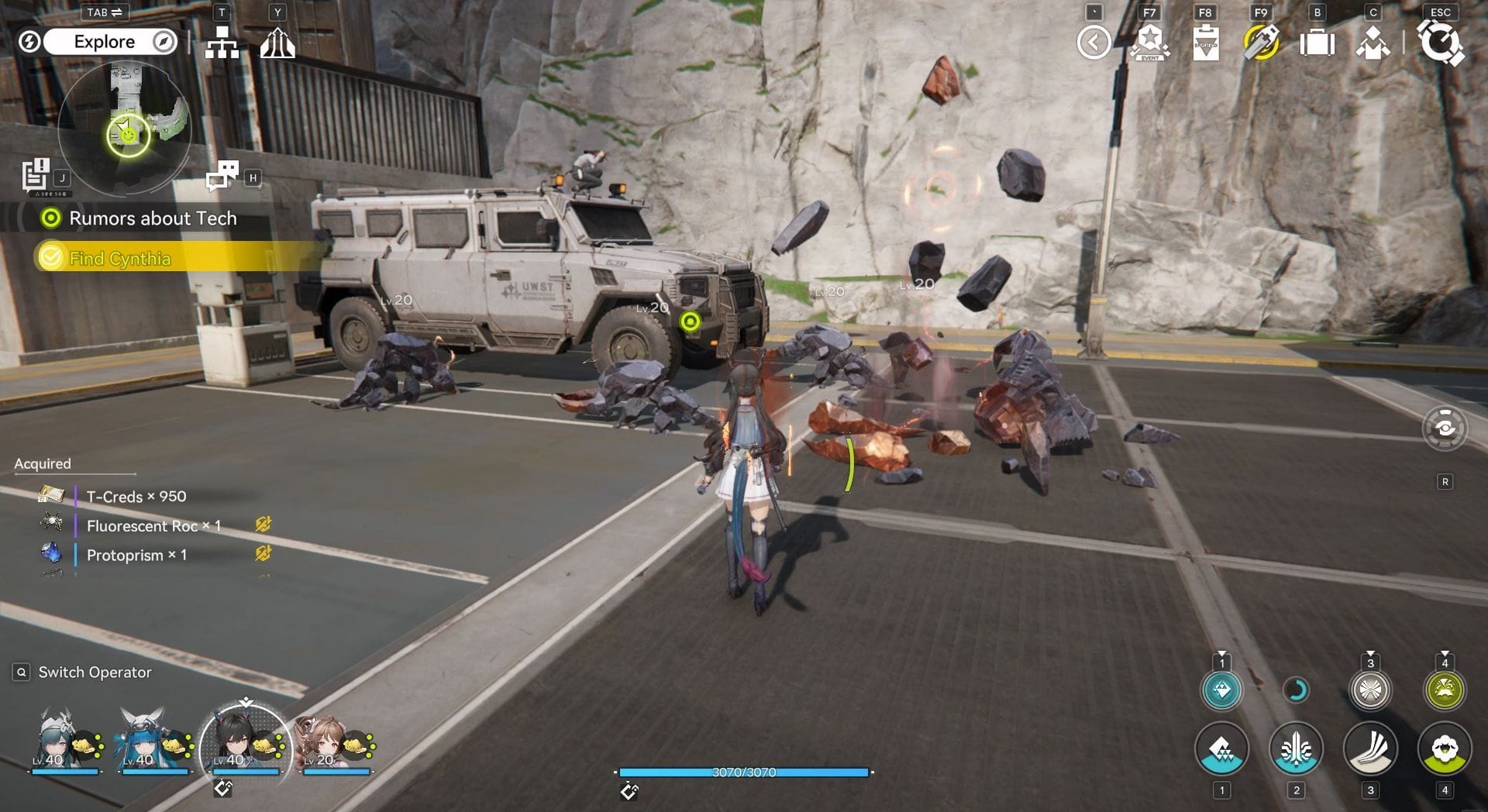The height and width of the screenshot is (812, 1488).
Task: Open the chat bubbles icon
Action: point(222,175)
